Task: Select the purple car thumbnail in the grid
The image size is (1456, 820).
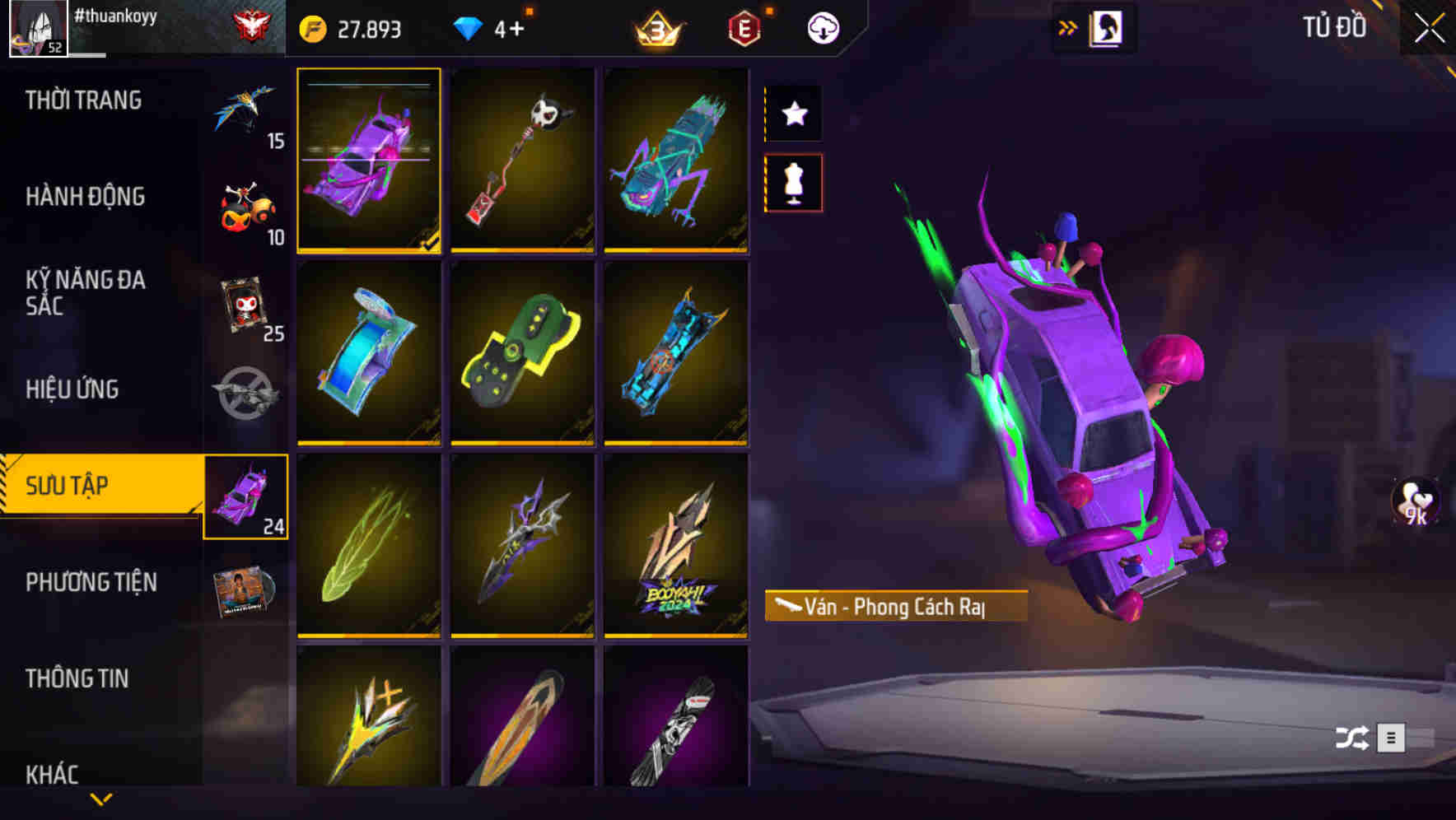Action: tap(369, 161)
